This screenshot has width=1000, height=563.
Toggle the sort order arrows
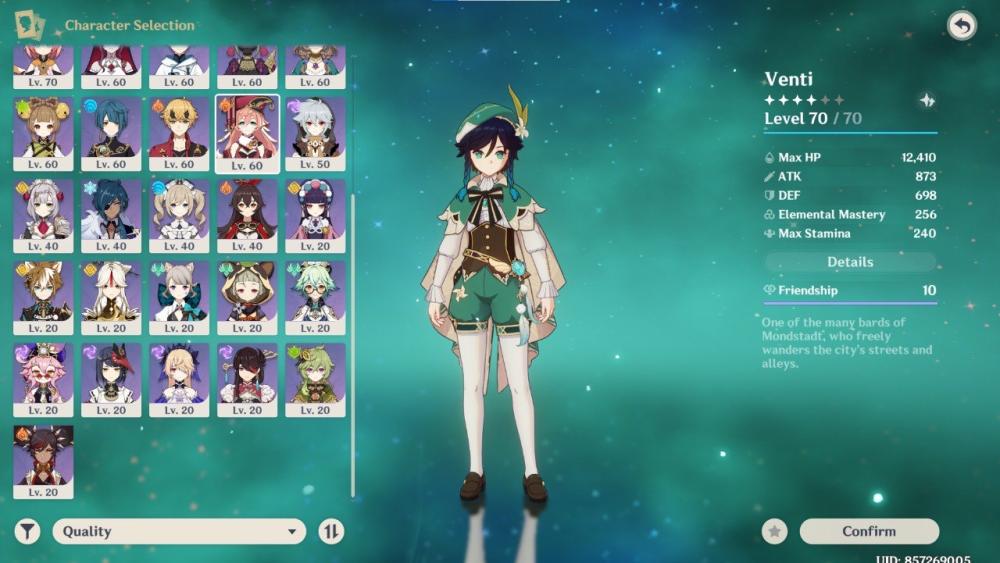(331, 531)
